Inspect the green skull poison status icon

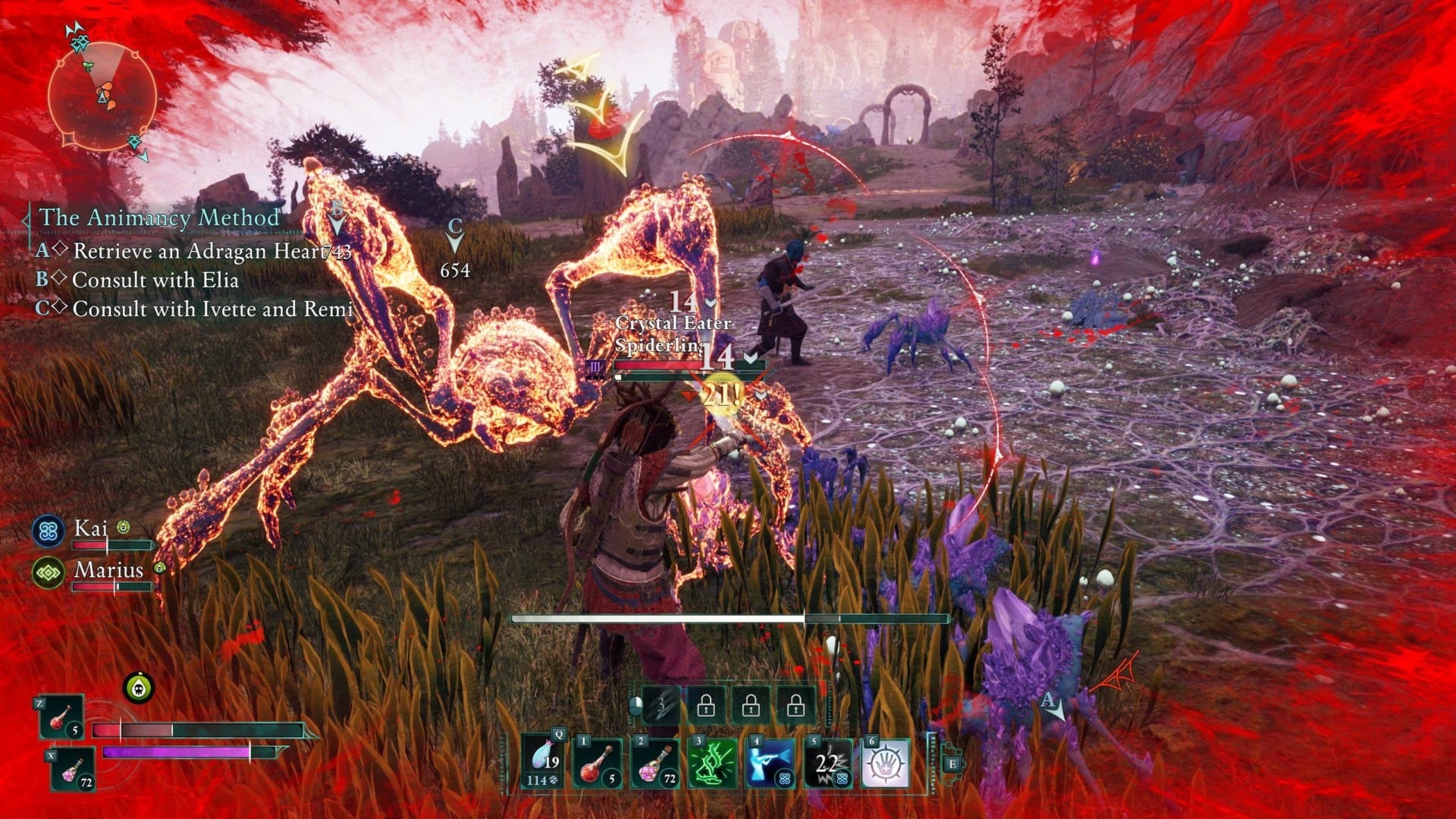tap(139, 687)
